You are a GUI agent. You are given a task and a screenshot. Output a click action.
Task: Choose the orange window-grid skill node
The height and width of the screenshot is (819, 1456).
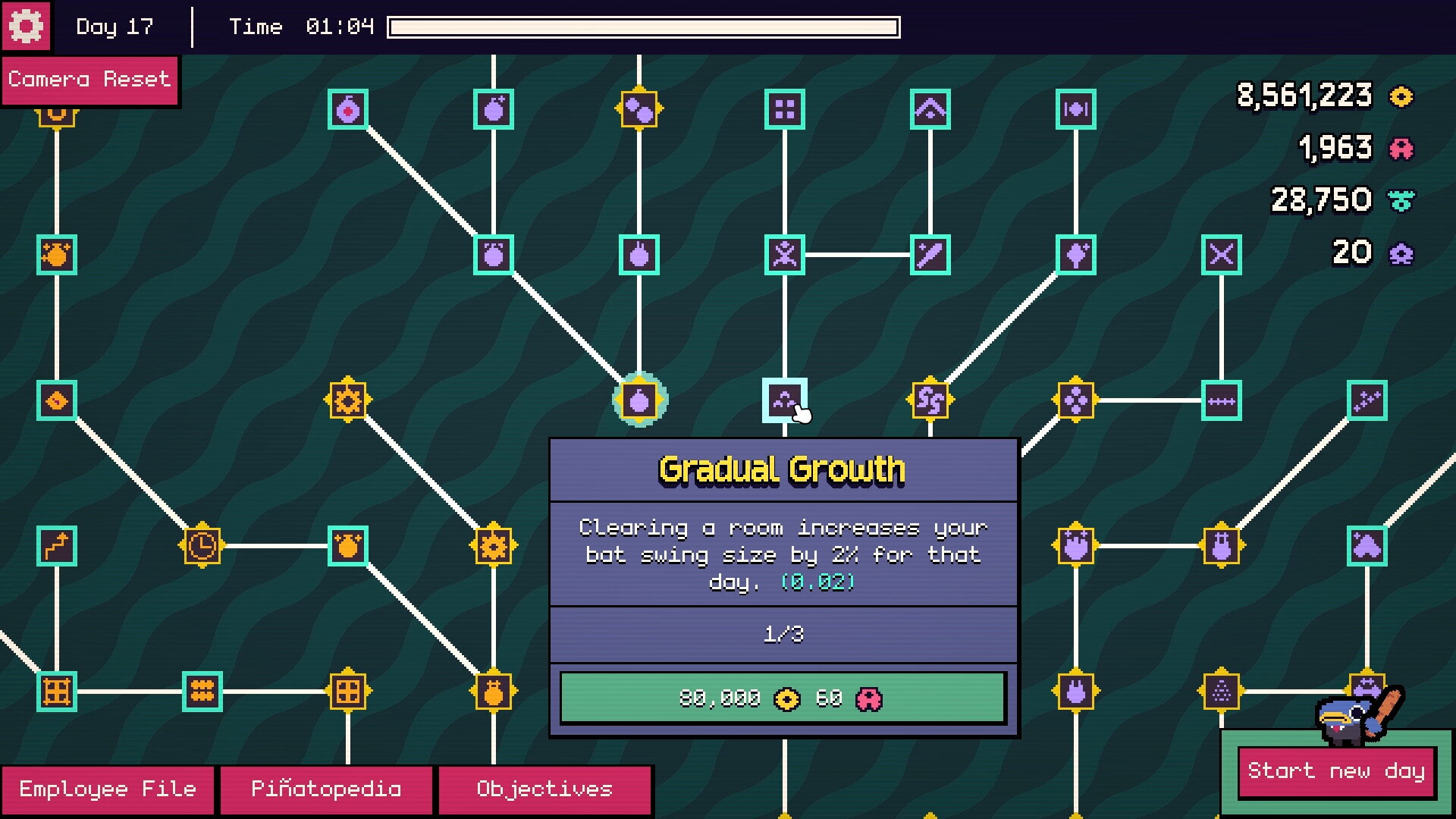pyautogui.click(x=348, y=691)
